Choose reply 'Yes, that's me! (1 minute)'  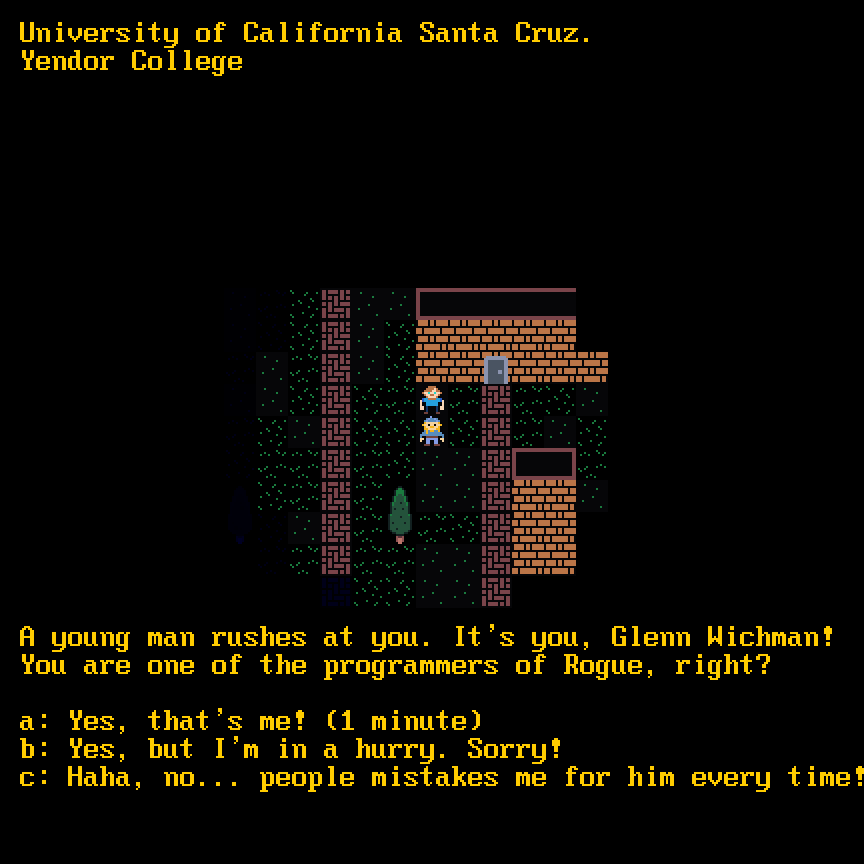coord(250,721)
